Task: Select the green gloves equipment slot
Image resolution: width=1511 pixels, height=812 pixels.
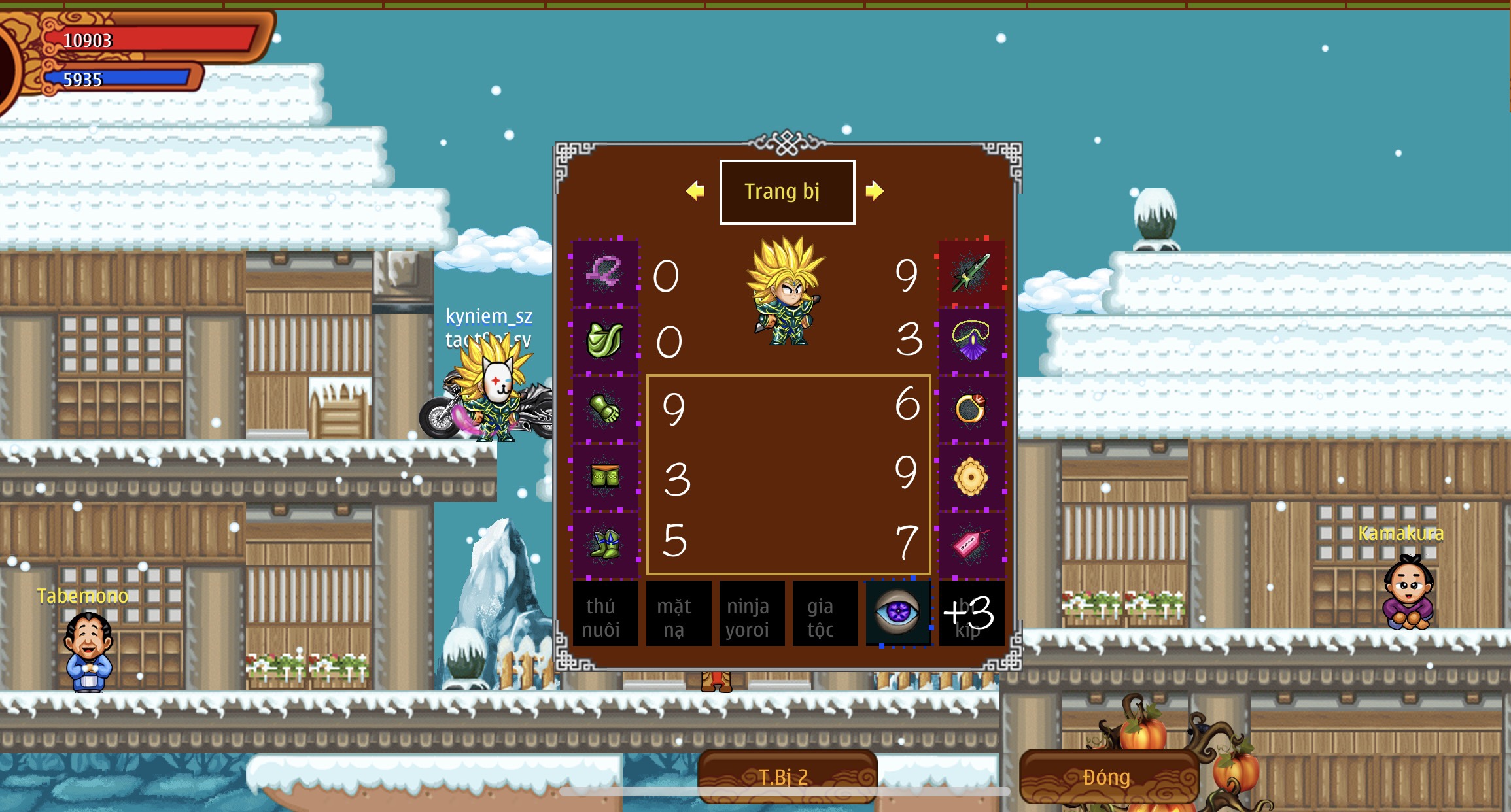Action: 605,409
